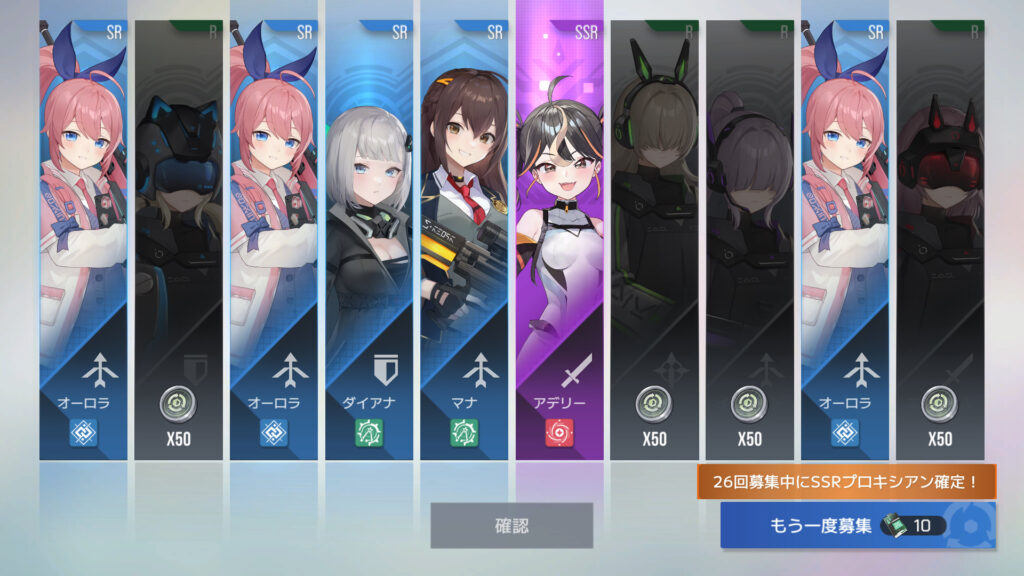The height and width of the screenshot is (576, 1024).
Task: Choose the R card with blue cat helmet
Action: (x=178, y=240)
